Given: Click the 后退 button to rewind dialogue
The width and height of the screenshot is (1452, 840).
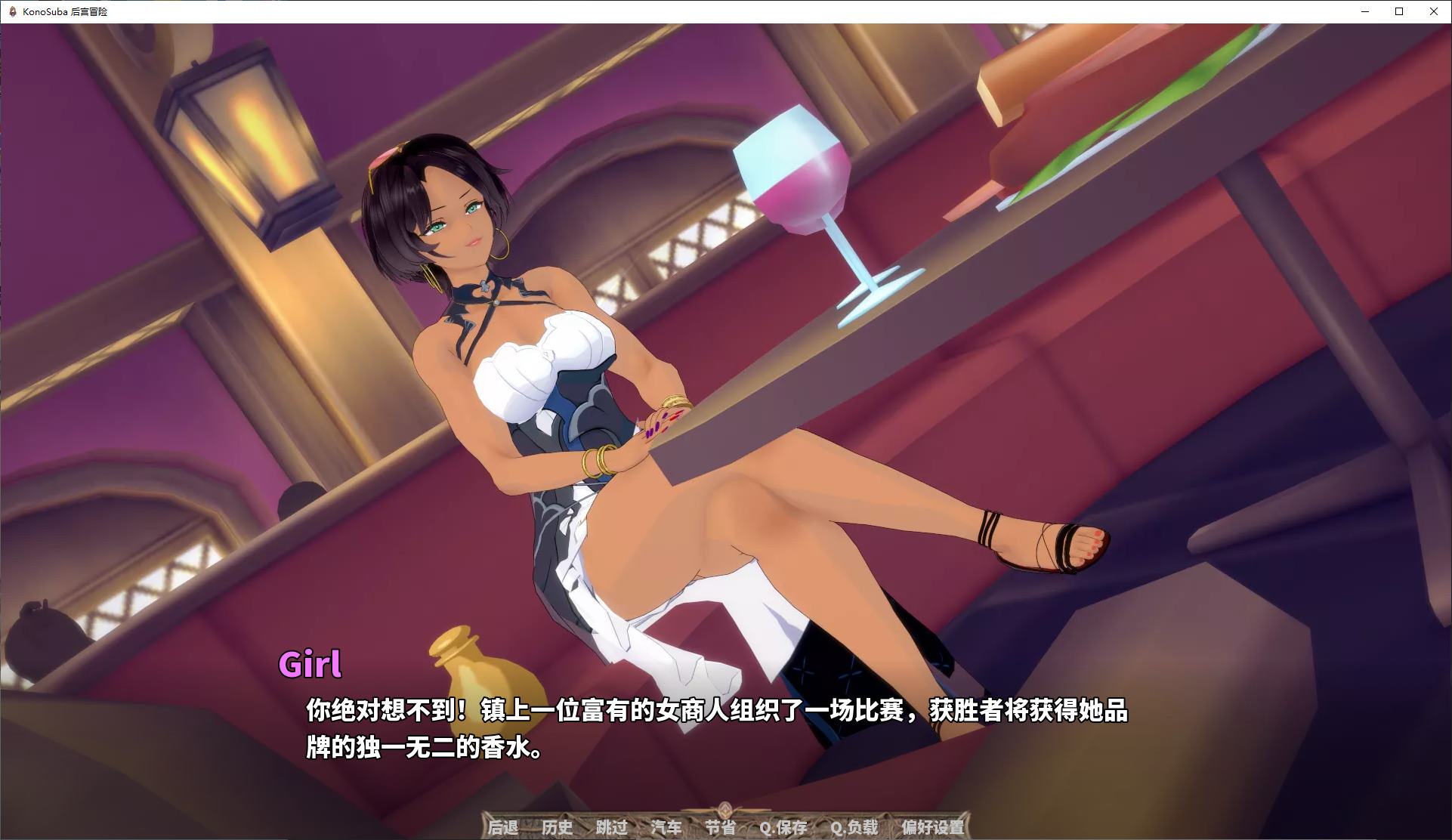Looking at the screenshot, I should (x=502, y=828).
